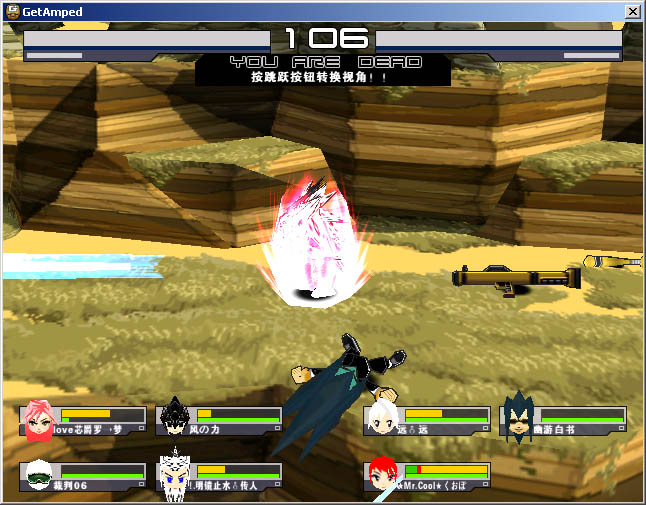Pick the 裁判06 player with green goggles
The height and width of the screenshot is (505, 646).
[x=39, y=476]
